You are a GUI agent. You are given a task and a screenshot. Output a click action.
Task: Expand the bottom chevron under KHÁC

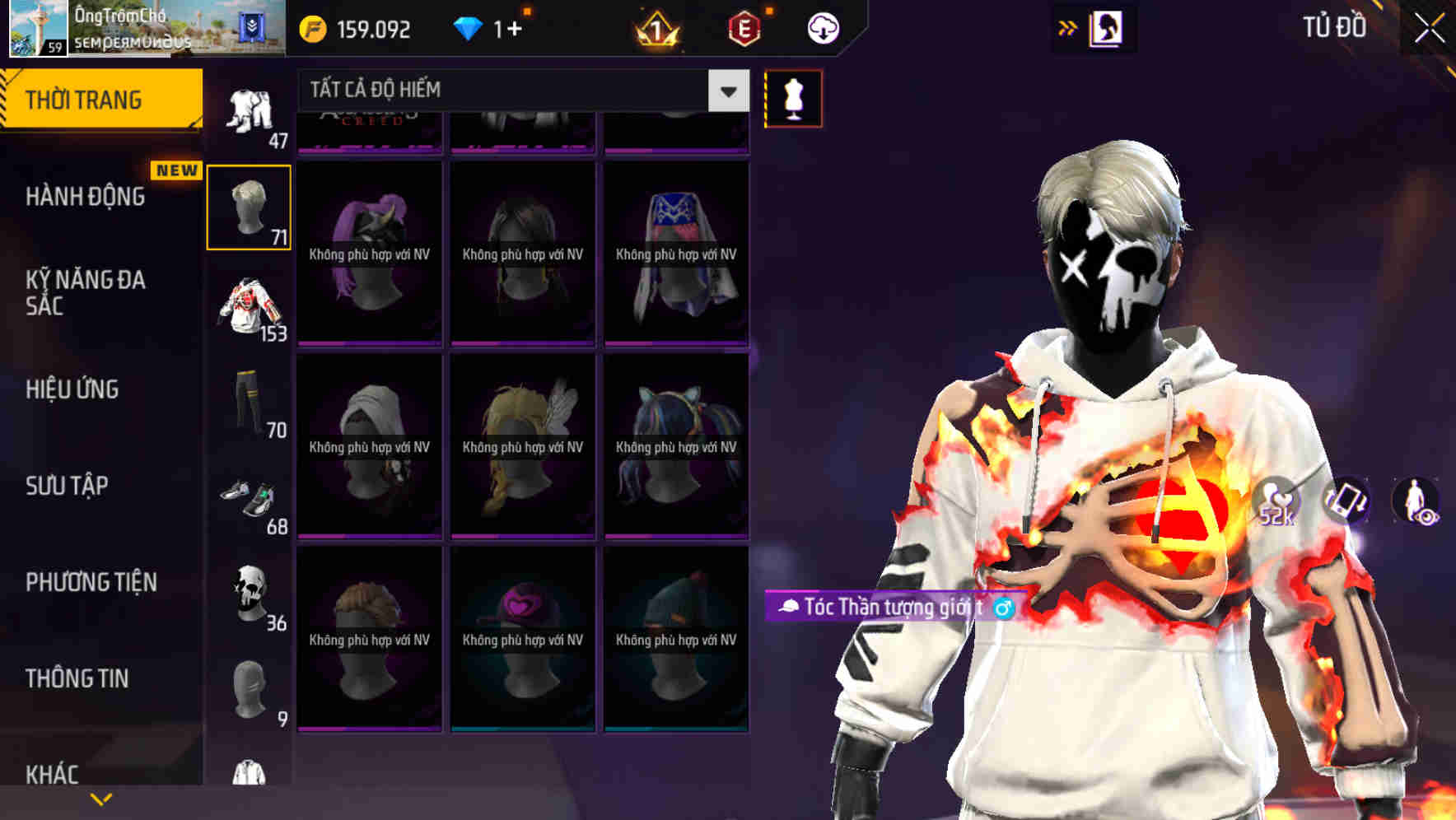click(x=100, y=797)
